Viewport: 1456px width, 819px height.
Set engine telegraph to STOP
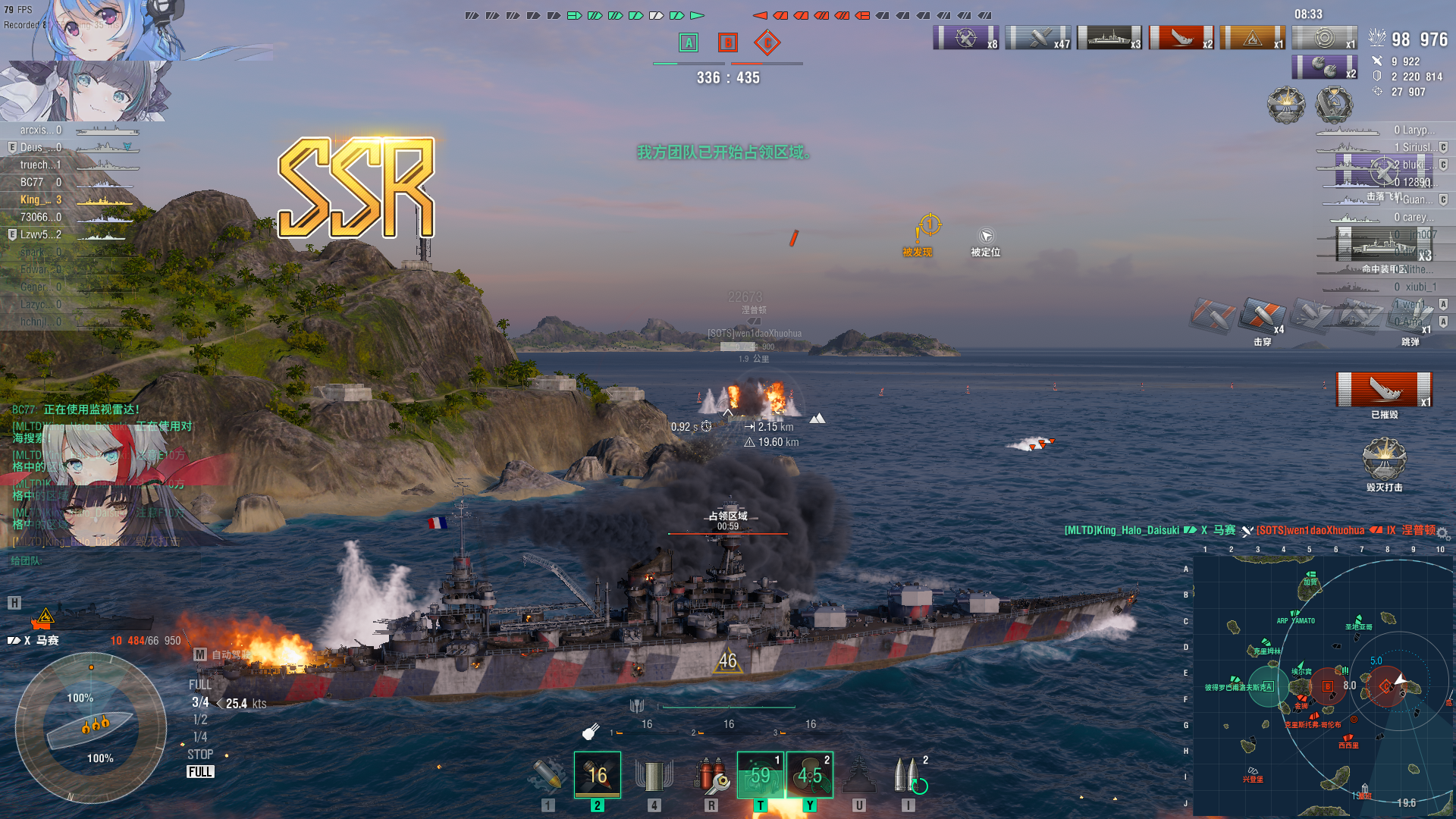coord(200,755)
